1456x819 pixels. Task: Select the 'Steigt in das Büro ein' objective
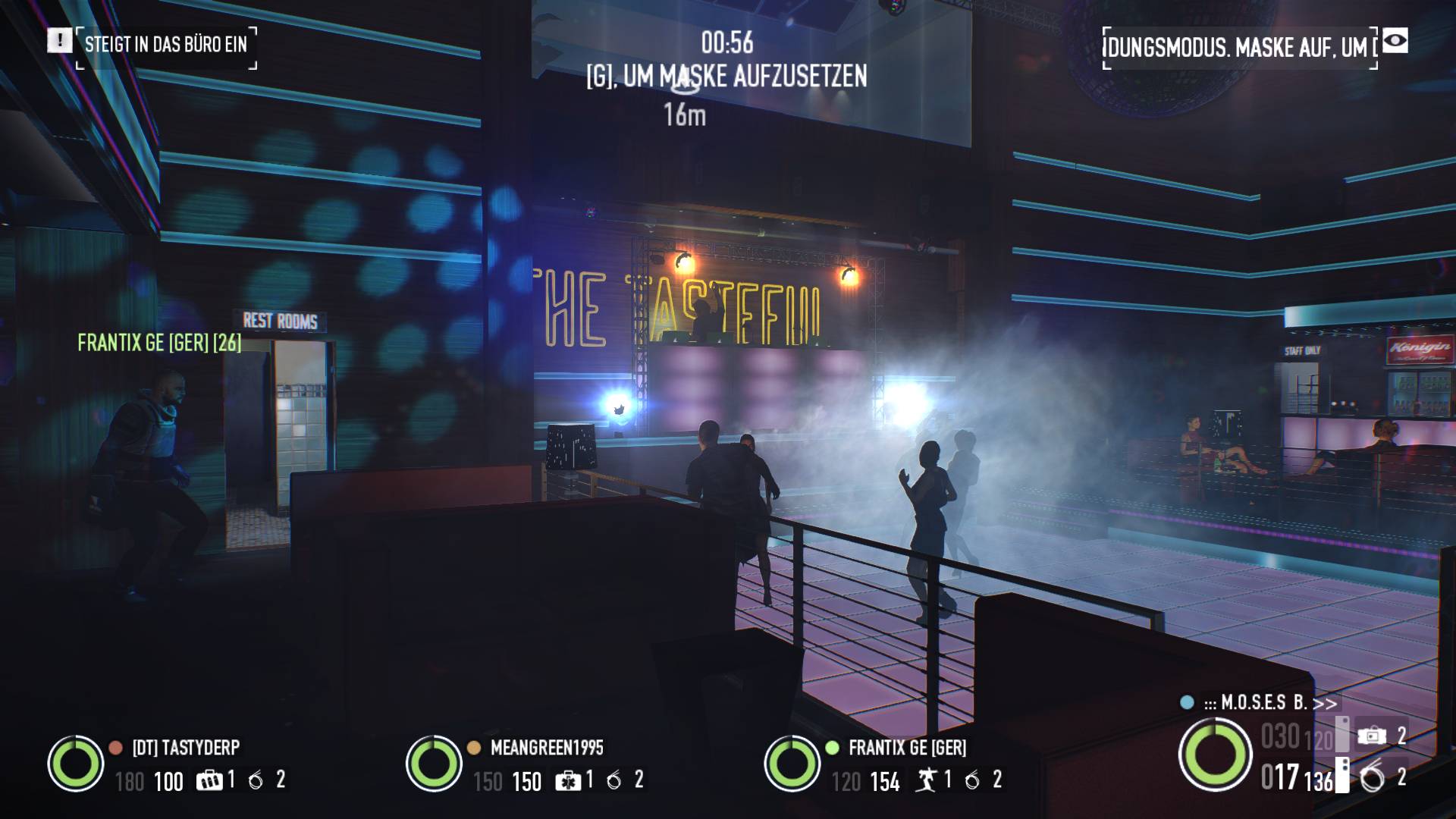coord(166,45)
